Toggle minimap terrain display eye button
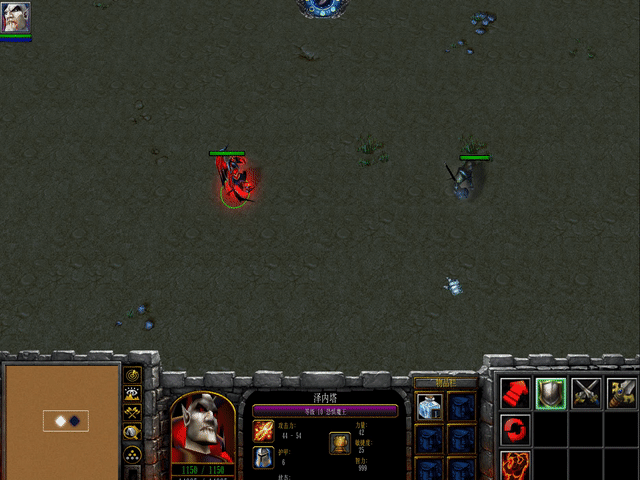The image size is (640, 480). tap(132, 393)
